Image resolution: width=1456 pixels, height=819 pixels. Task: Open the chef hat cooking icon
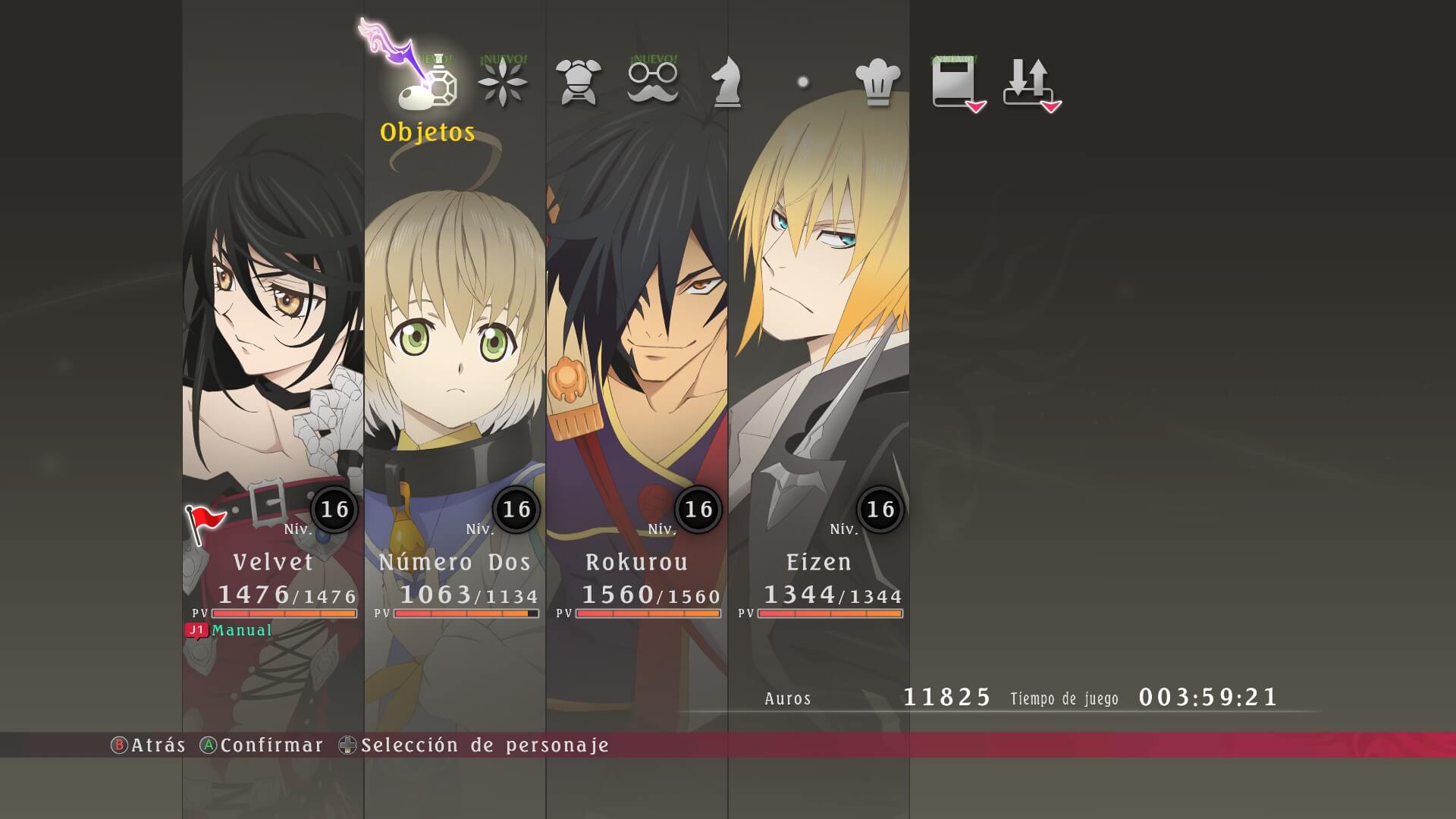877,83
